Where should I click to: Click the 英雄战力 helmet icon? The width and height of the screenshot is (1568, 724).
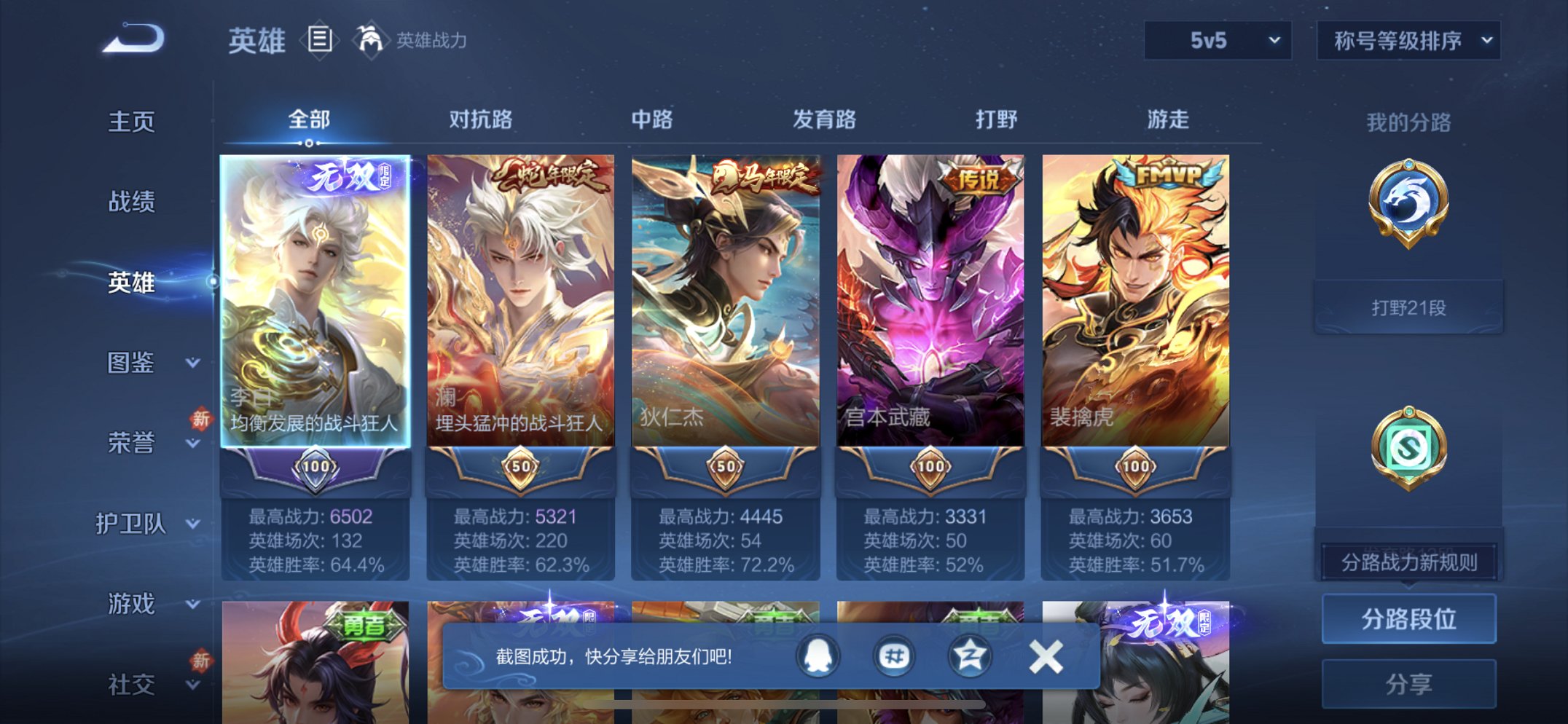373,40
